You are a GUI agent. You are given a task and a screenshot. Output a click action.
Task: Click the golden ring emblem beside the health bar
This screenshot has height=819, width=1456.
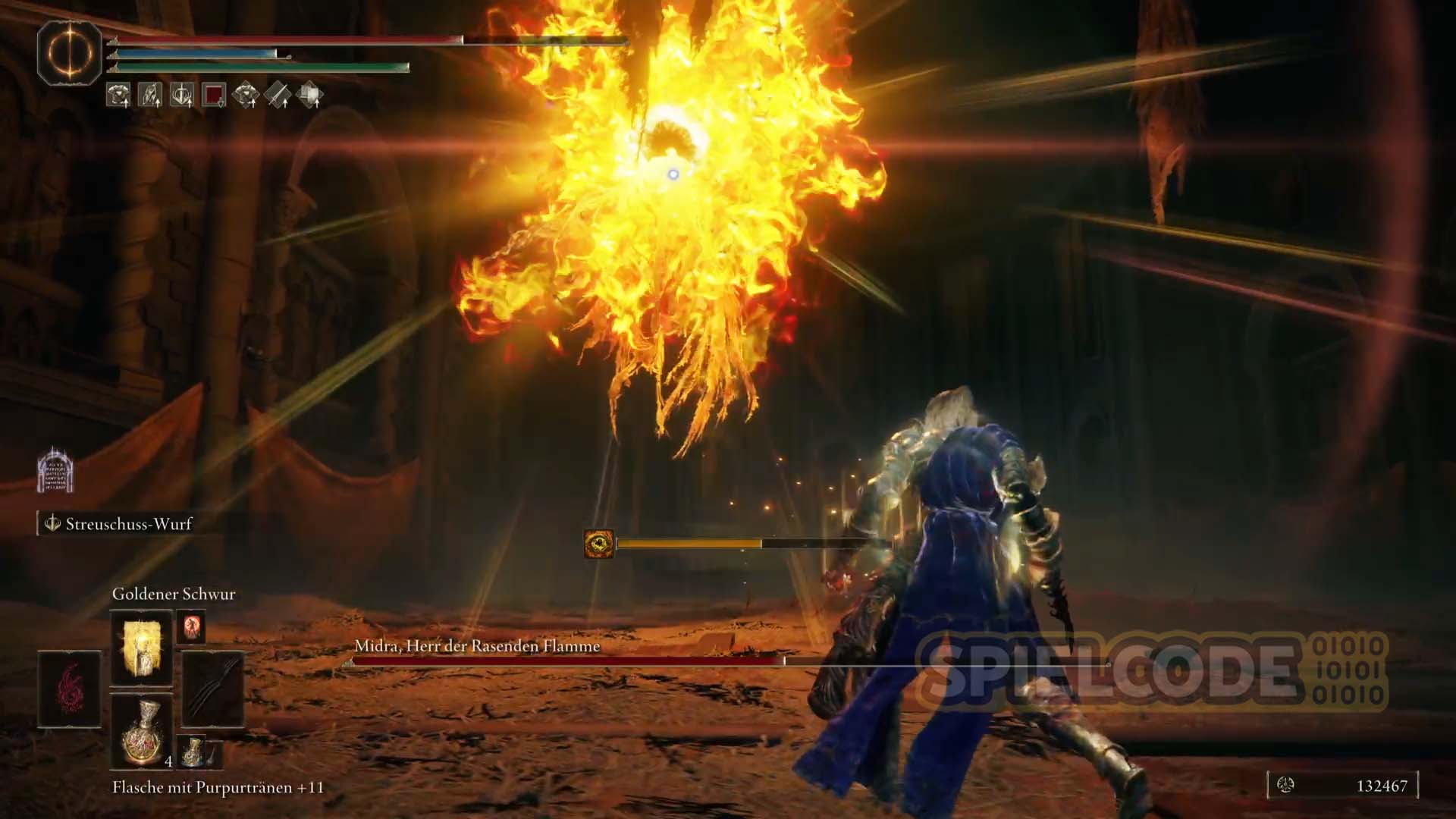click(x=70, y=53)
